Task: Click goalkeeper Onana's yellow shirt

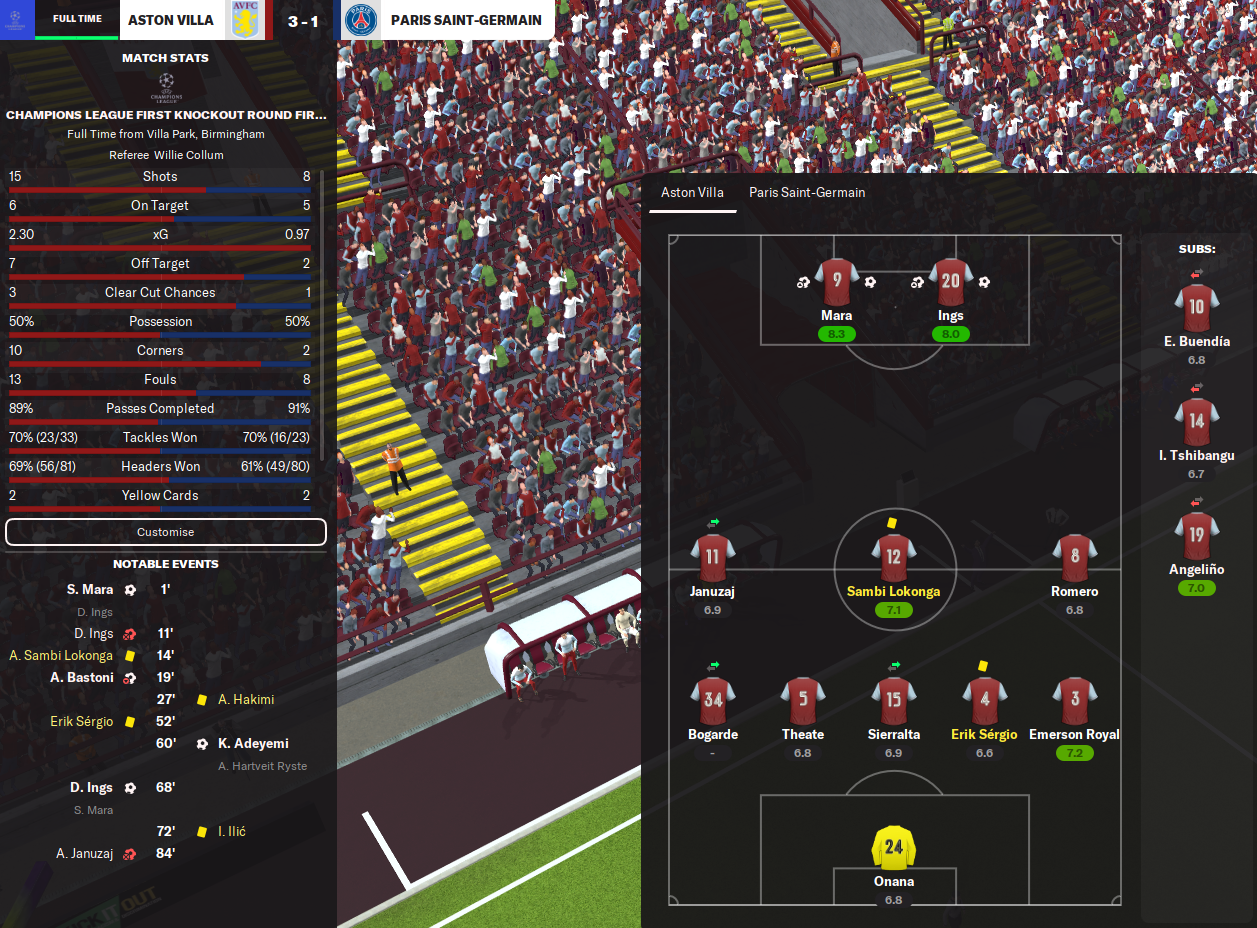Action: [x=893, y=847]
